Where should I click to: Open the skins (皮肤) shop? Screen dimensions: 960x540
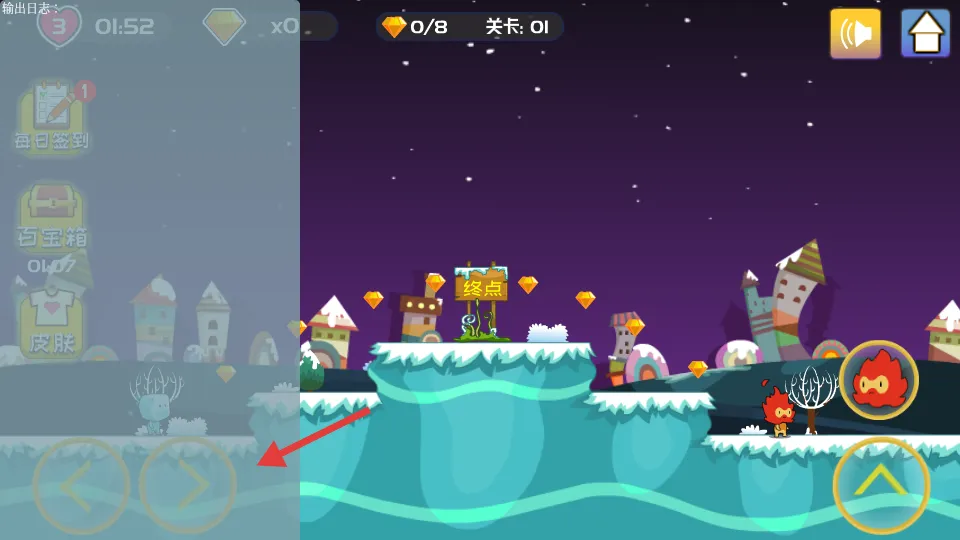pyautogui.click(x=51, y=322)
